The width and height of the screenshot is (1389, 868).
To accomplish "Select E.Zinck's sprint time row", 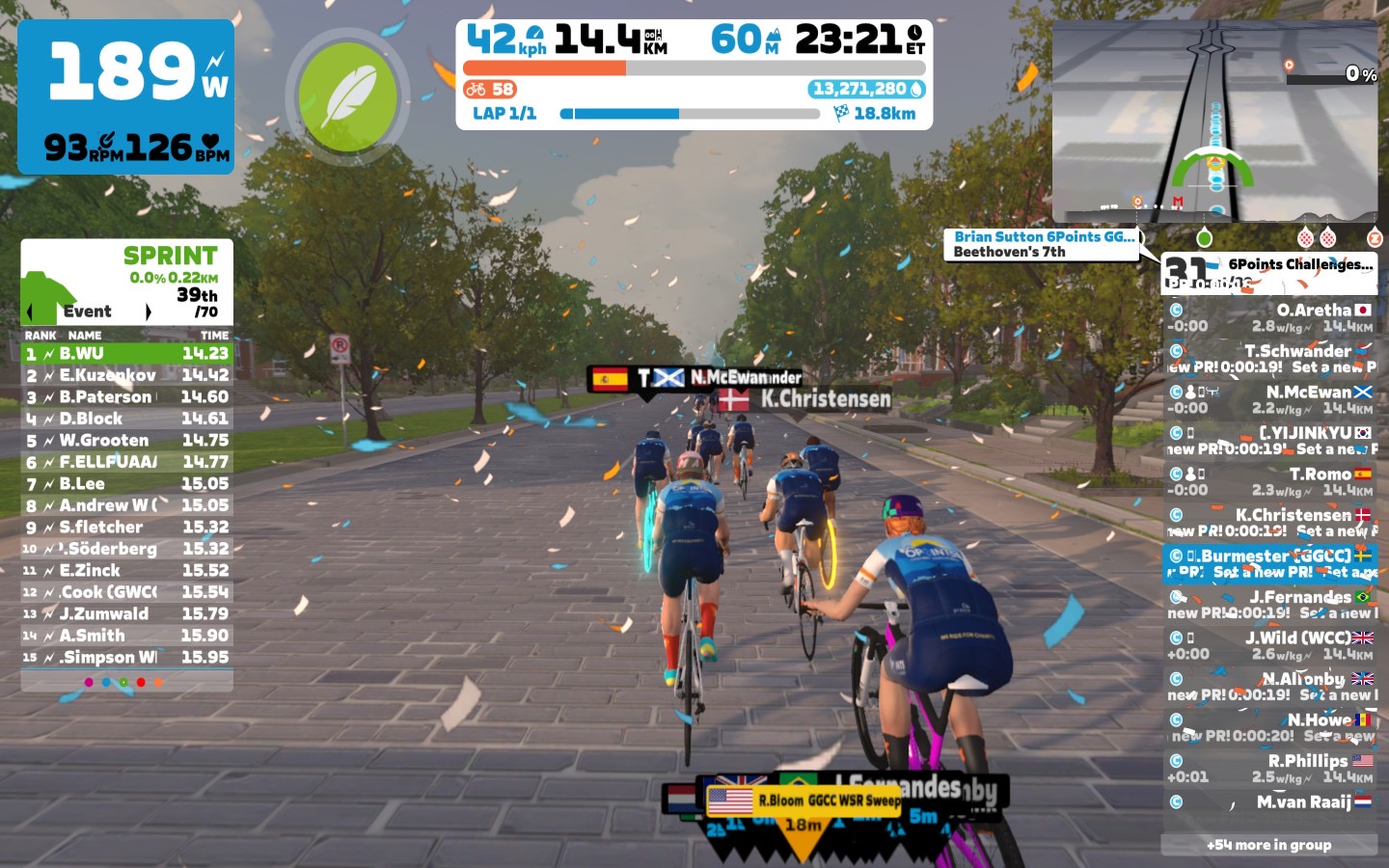I will pyautogui.click(x=126, y=571).
